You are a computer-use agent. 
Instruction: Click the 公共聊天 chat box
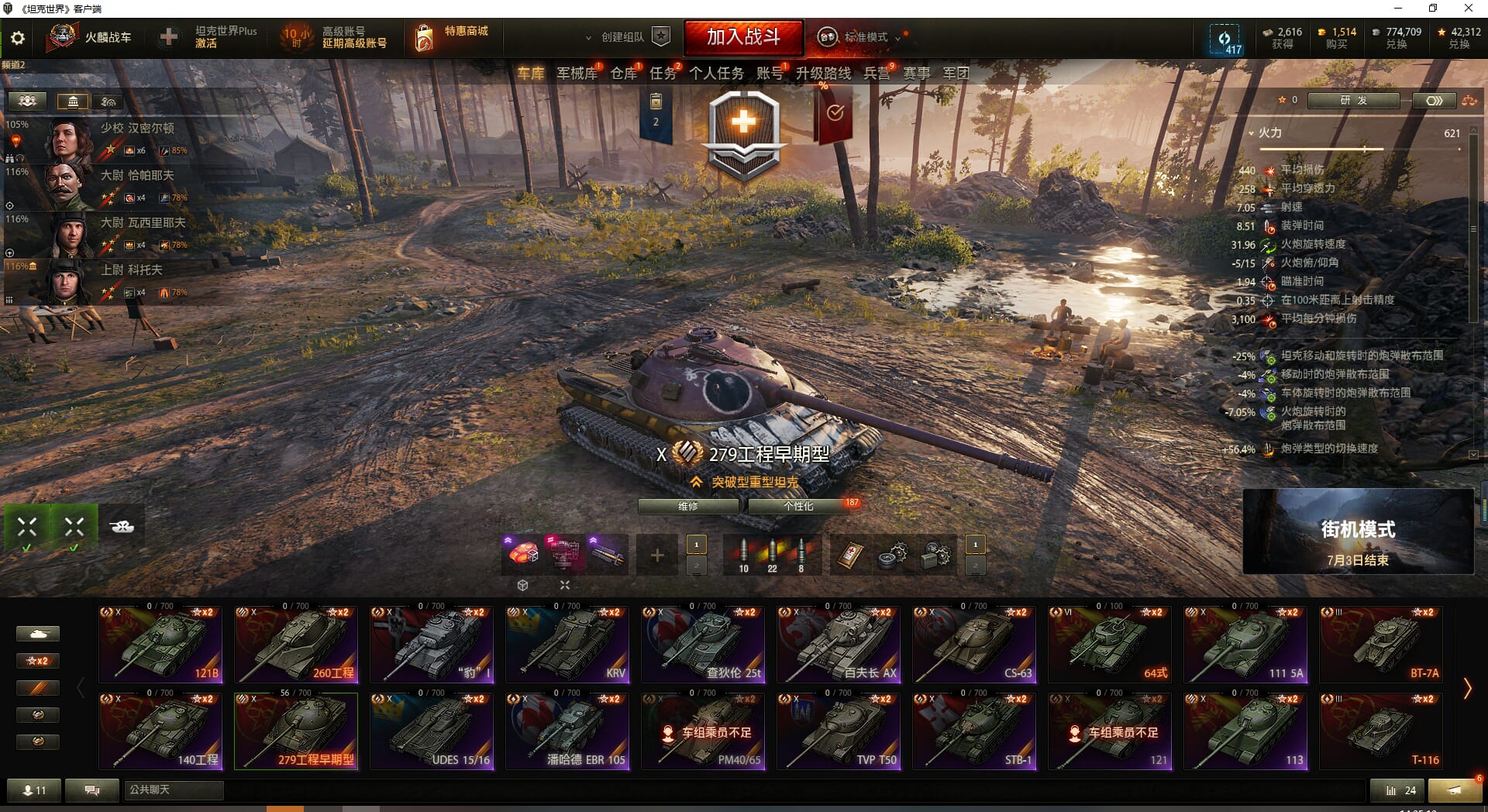(174, 790)
